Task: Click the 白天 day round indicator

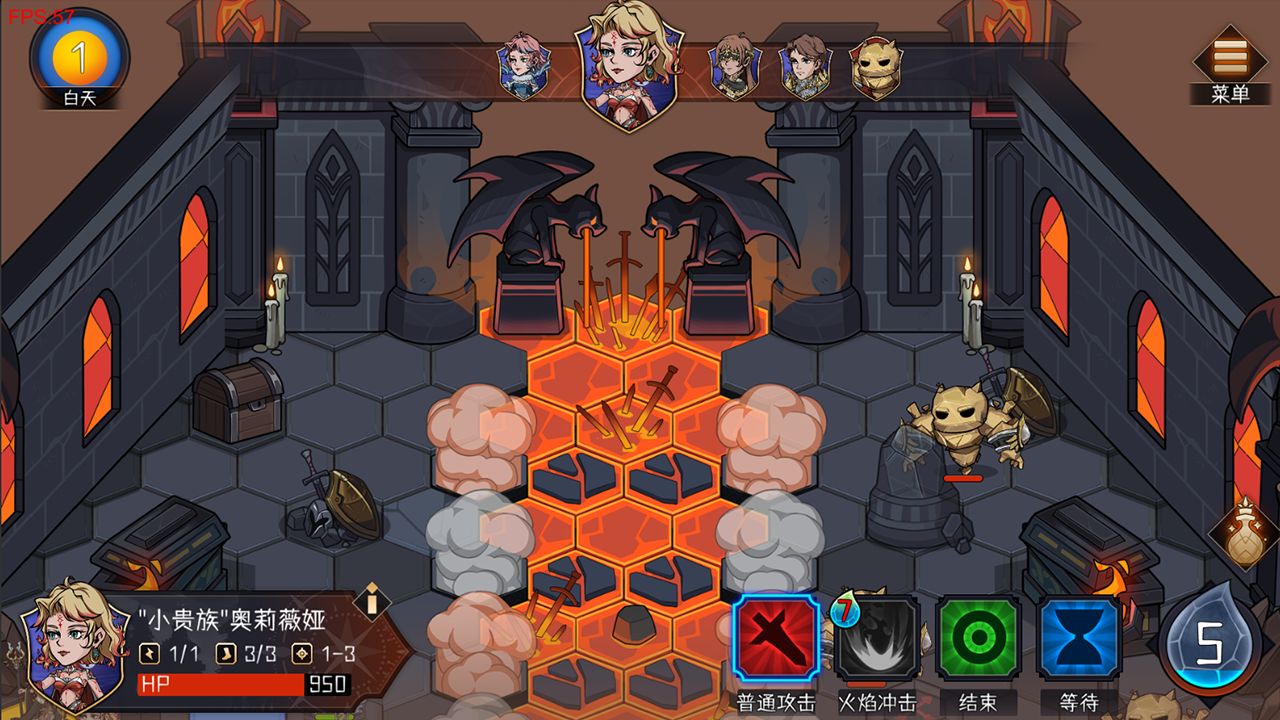Action: click(x=80, y=60)
